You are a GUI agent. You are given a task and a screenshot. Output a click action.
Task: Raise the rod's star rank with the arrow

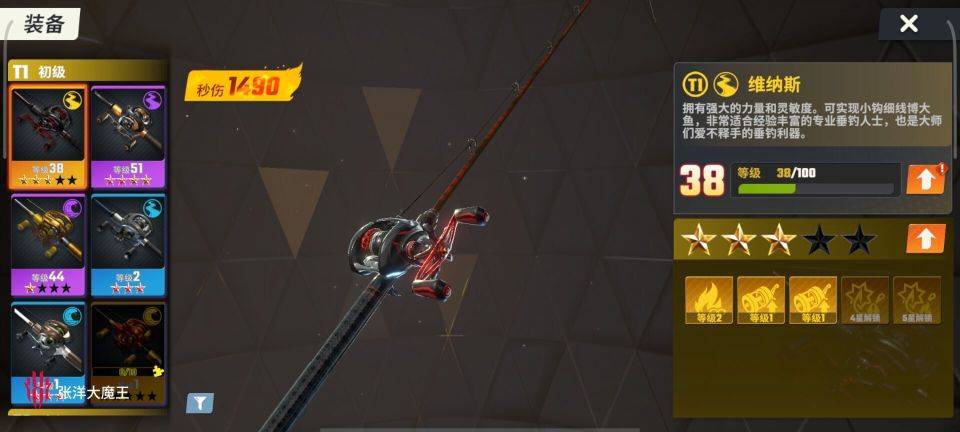(x=925, y=239)
